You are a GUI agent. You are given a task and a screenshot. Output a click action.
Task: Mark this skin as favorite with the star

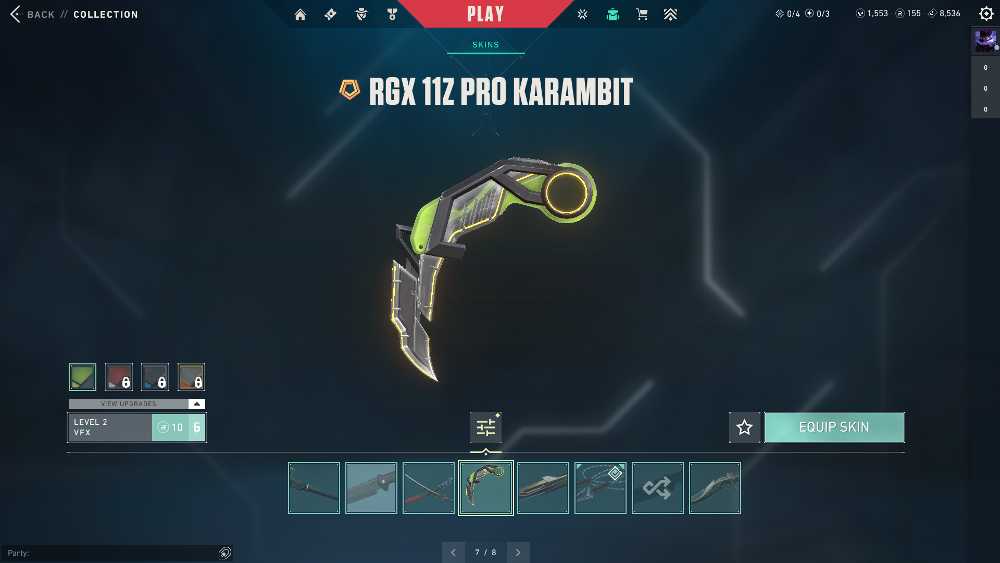pyautogui.click(x=744, y=427)
